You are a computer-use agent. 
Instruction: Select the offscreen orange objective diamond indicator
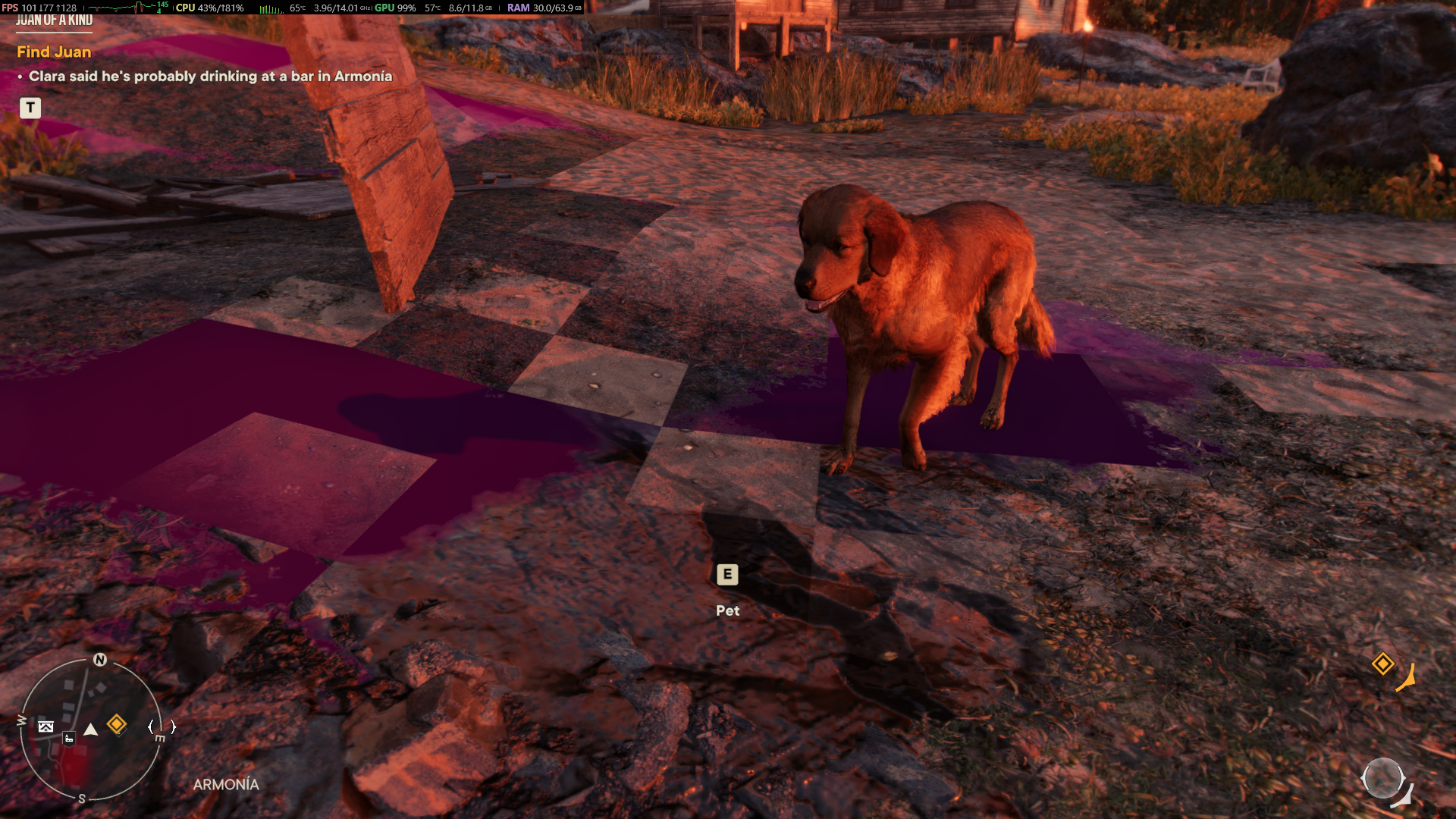point(1382,664)
